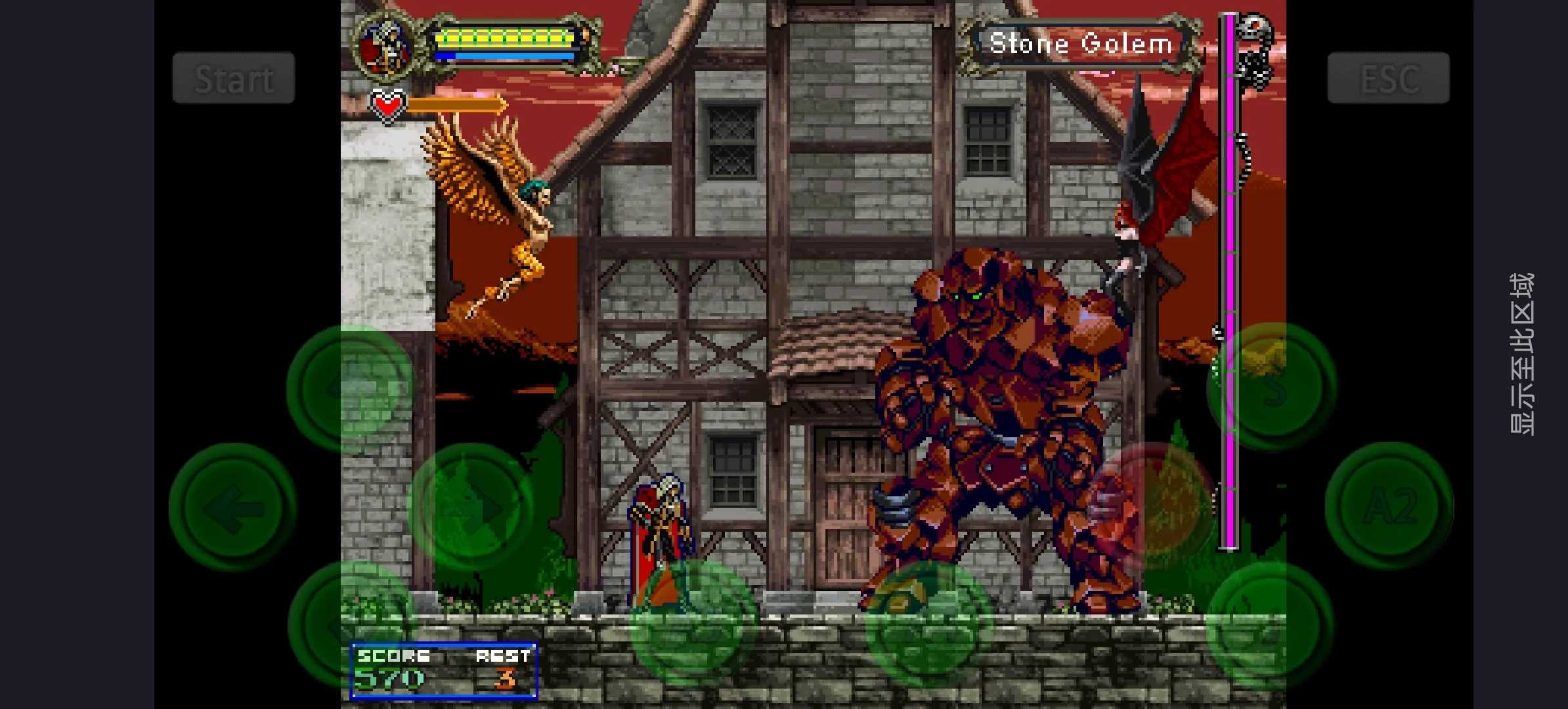Tap the red translucent virtual button
Image resolution: width=1568 pixels, height=709 pixels.
click(1152, 505)
